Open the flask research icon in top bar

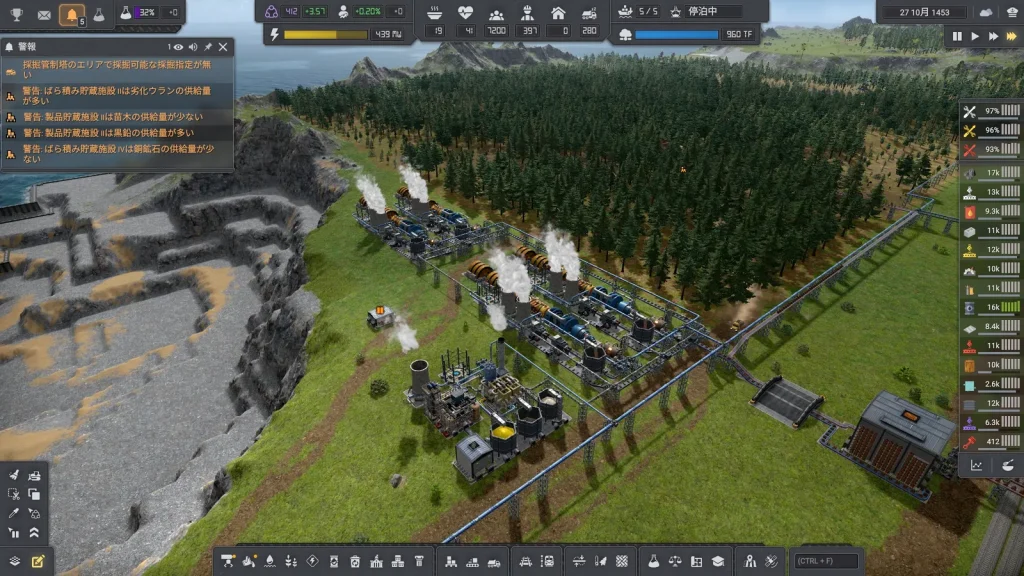[99, 14]
